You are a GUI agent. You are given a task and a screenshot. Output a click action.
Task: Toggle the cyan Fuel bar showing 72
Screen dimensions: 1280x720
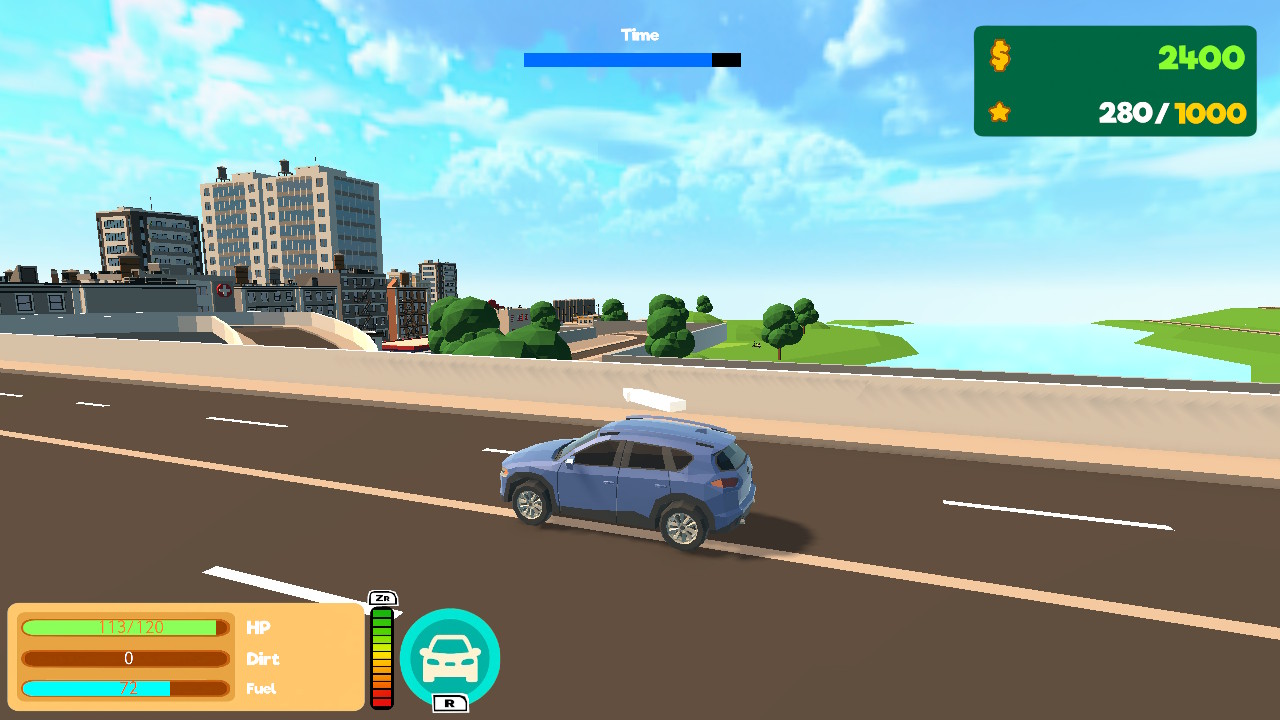pos(124,688)
